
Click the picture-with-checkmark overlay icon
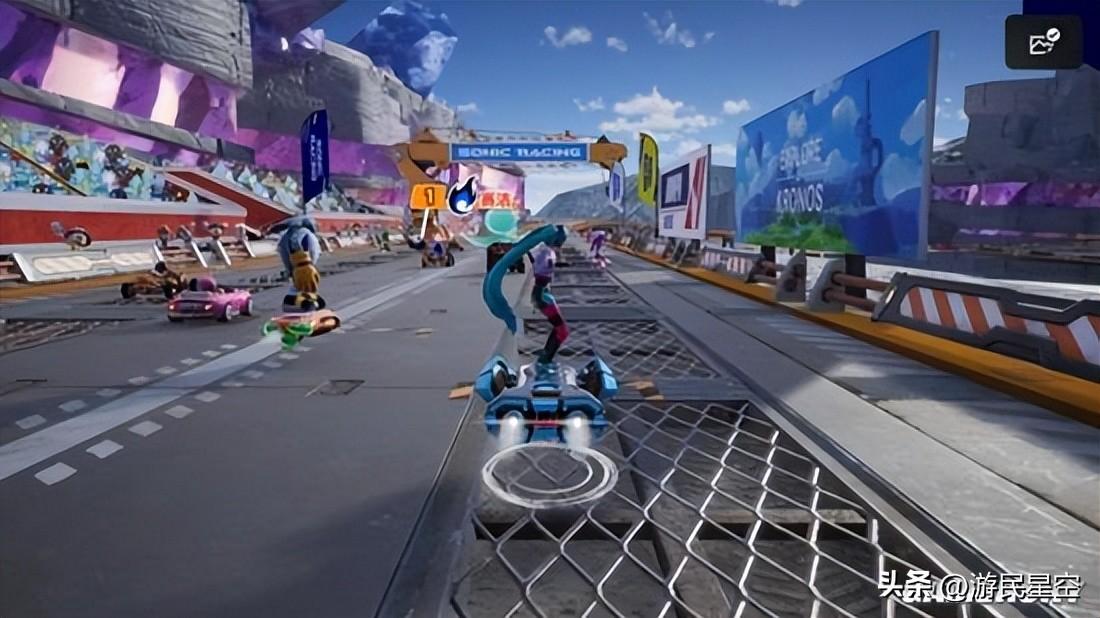[x=1044, y=42]
